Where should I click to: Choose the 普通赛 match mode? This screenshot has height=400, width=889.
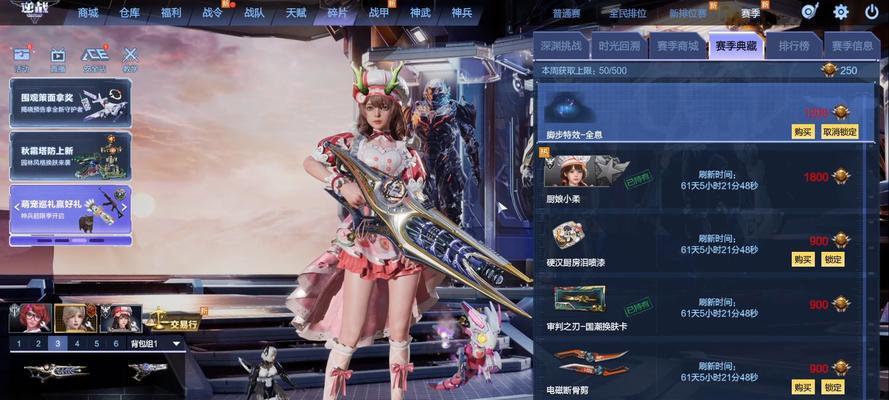(567, 13)
